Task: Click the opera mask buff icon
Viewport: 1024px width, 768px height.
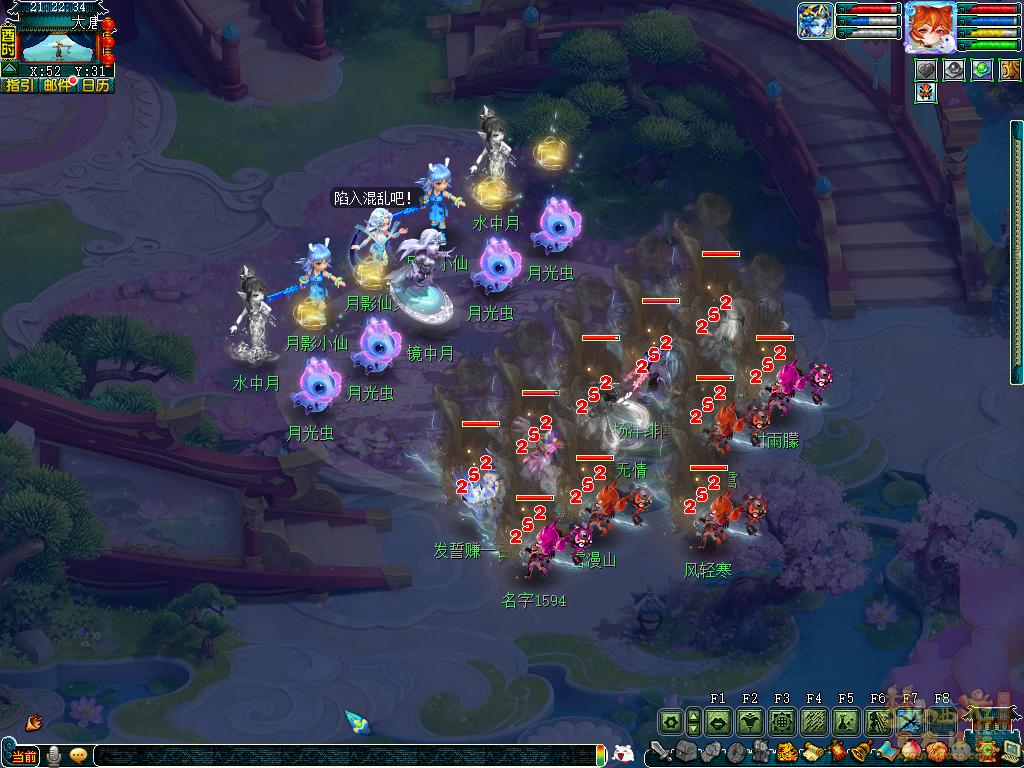Action: (926, 92)
